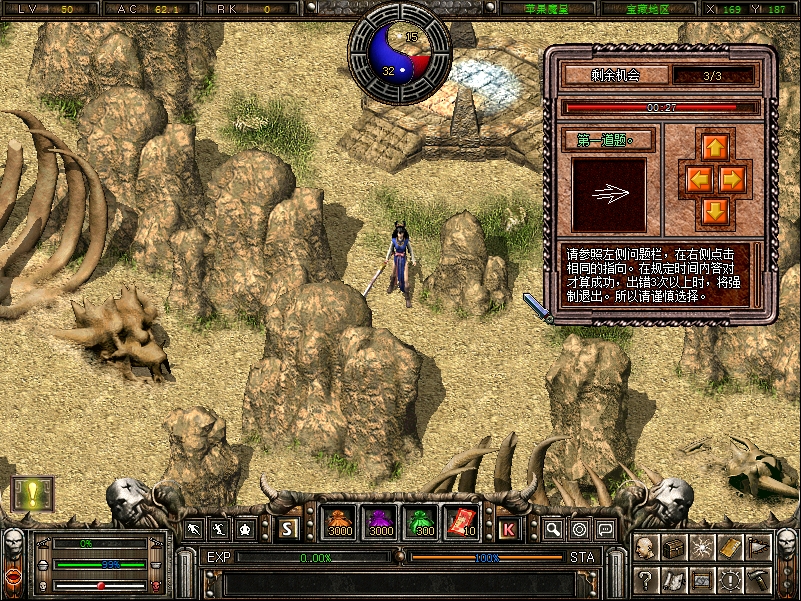This screenshot has height=601, width=801.
Task: Click the yellow exclamation mark notification icon
Action: coord(32,493)
